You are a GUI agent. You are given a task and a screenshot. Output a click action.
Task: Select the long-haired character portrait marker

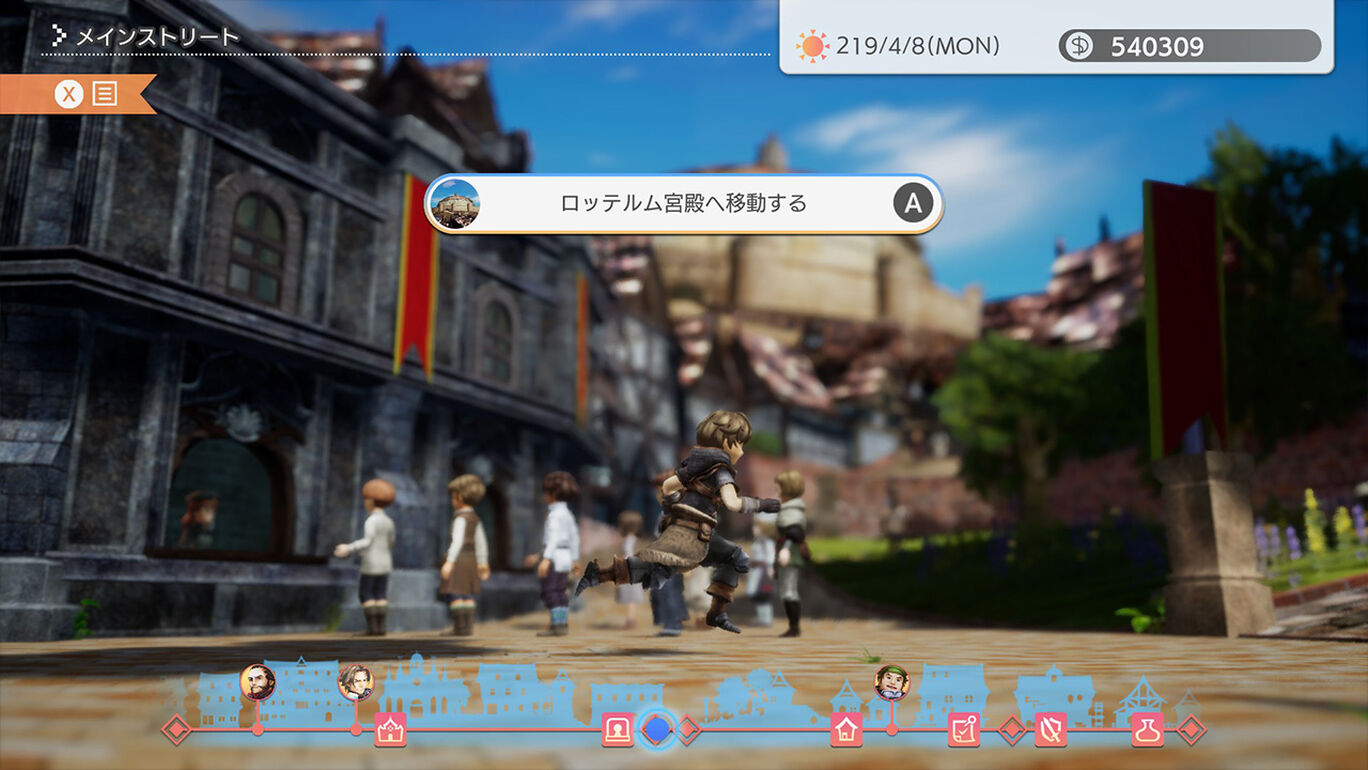pos(355,682)
